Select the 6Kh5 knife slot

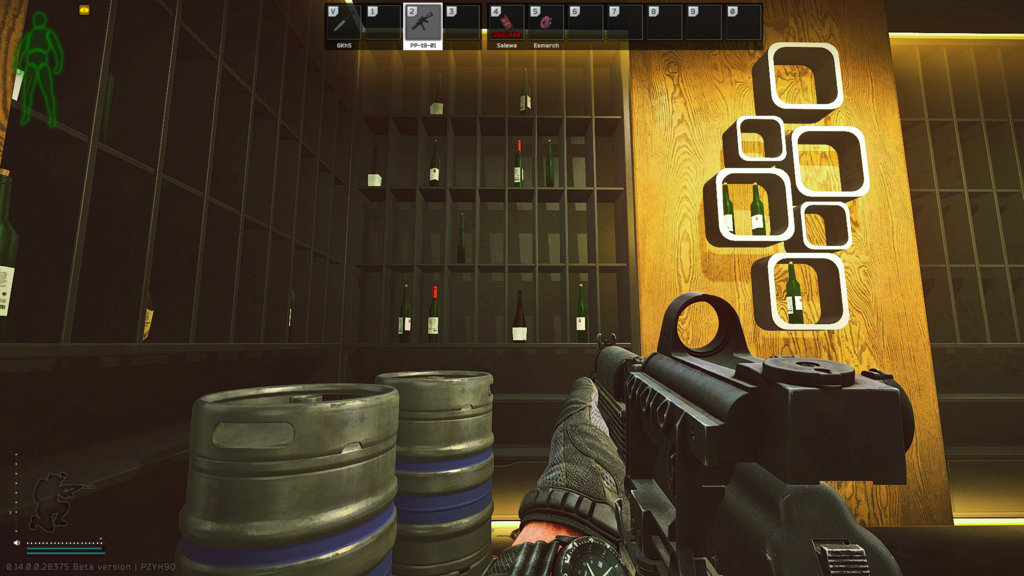click(345, 23)
